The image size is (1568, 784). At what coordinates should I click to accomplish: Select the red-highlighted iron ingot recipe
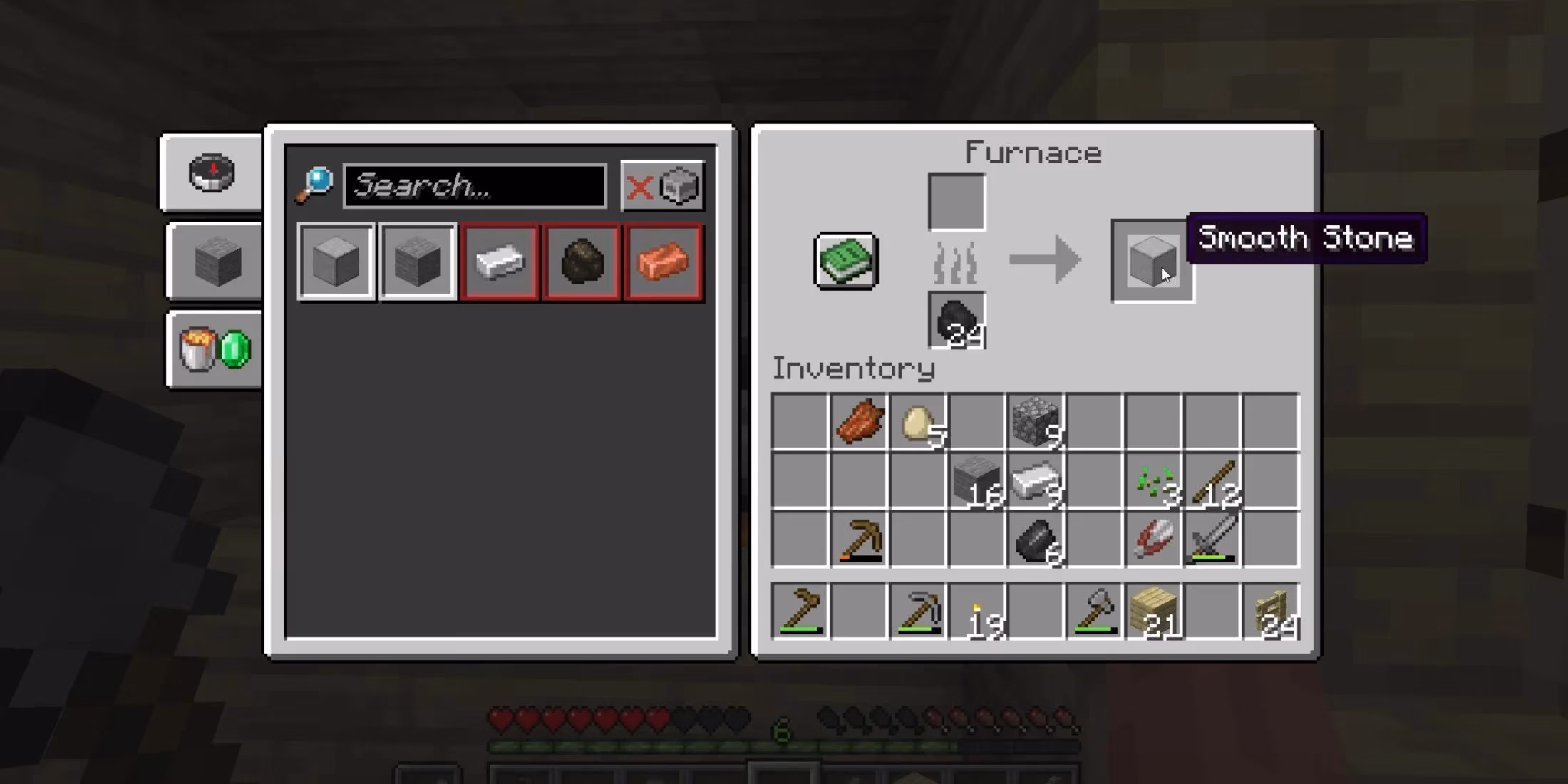pyautogui.click(x=499, y=262)
